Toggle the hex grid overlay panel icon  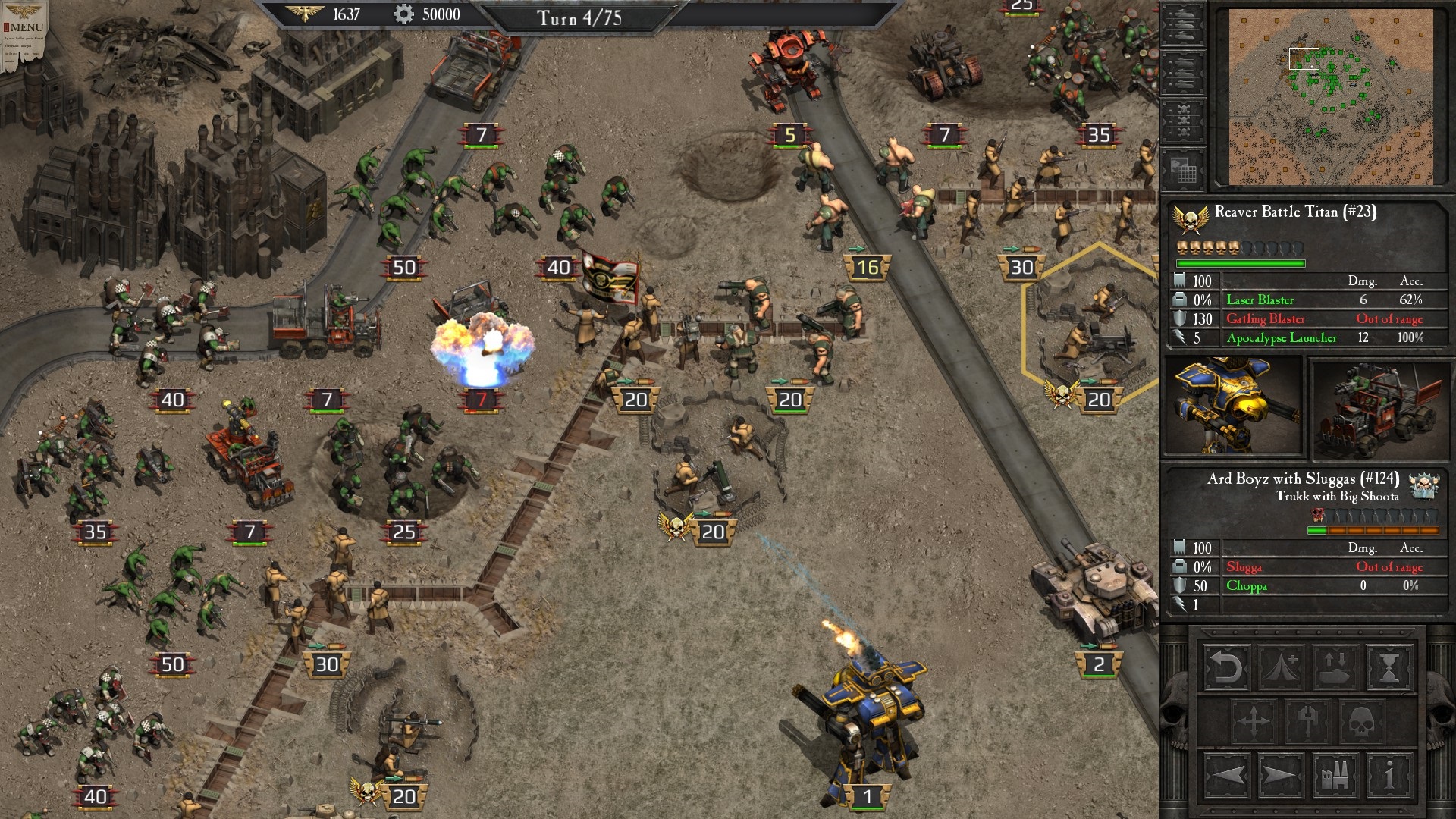[x=1185, y=167]
